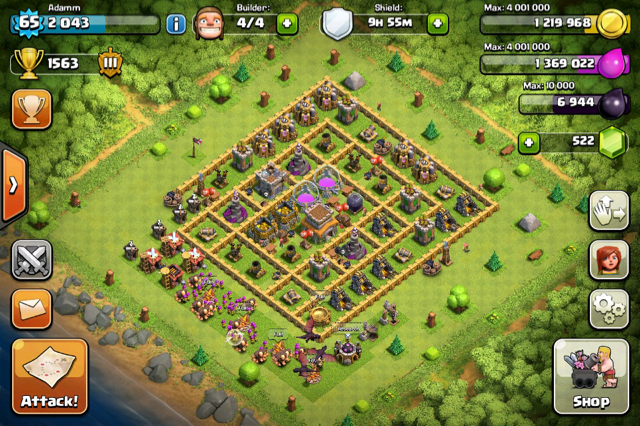
Task: Open the trophy leaderboard button
Action: [31, 109]
